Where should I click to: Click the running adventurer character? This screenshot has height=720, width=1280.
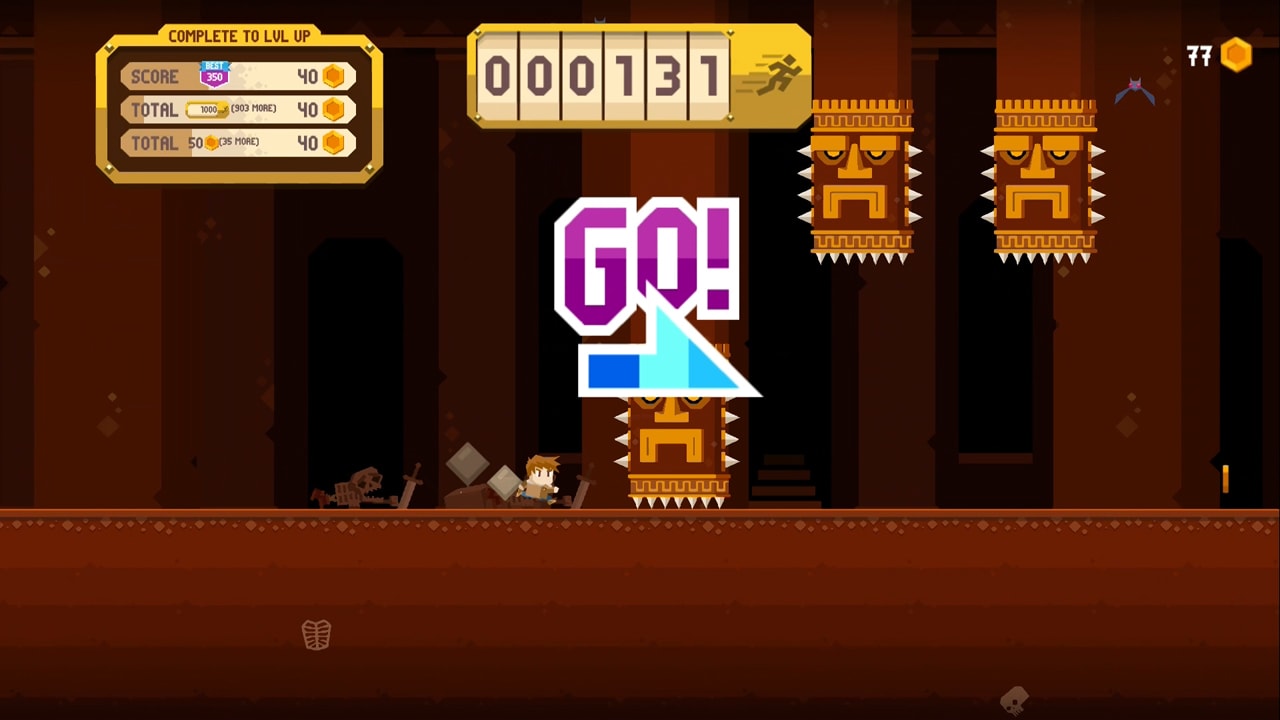(x=540, y=482)
